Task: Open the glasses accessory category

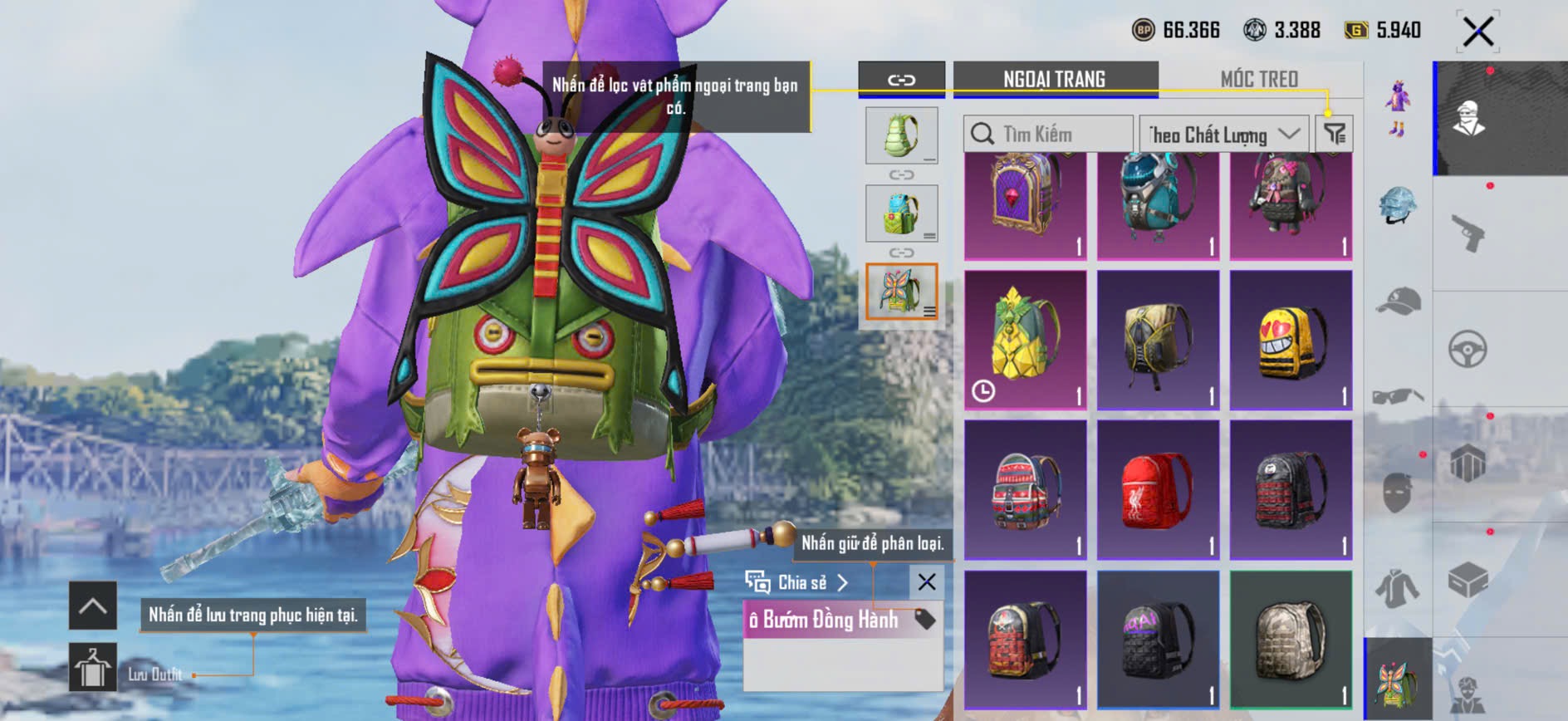Action: [x=1398, y=396]
